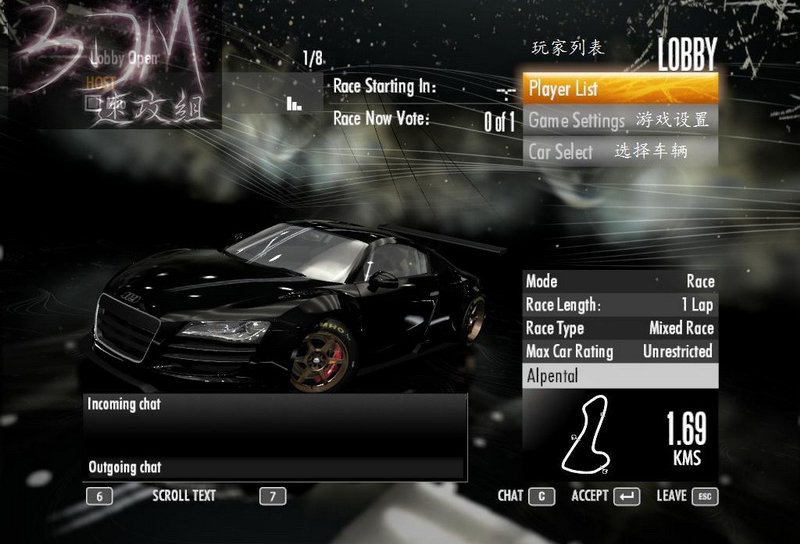The height and width of the screenshot is (544, 800).
Task: Select the Incoming chat box
Action: (x=274, y=424)
